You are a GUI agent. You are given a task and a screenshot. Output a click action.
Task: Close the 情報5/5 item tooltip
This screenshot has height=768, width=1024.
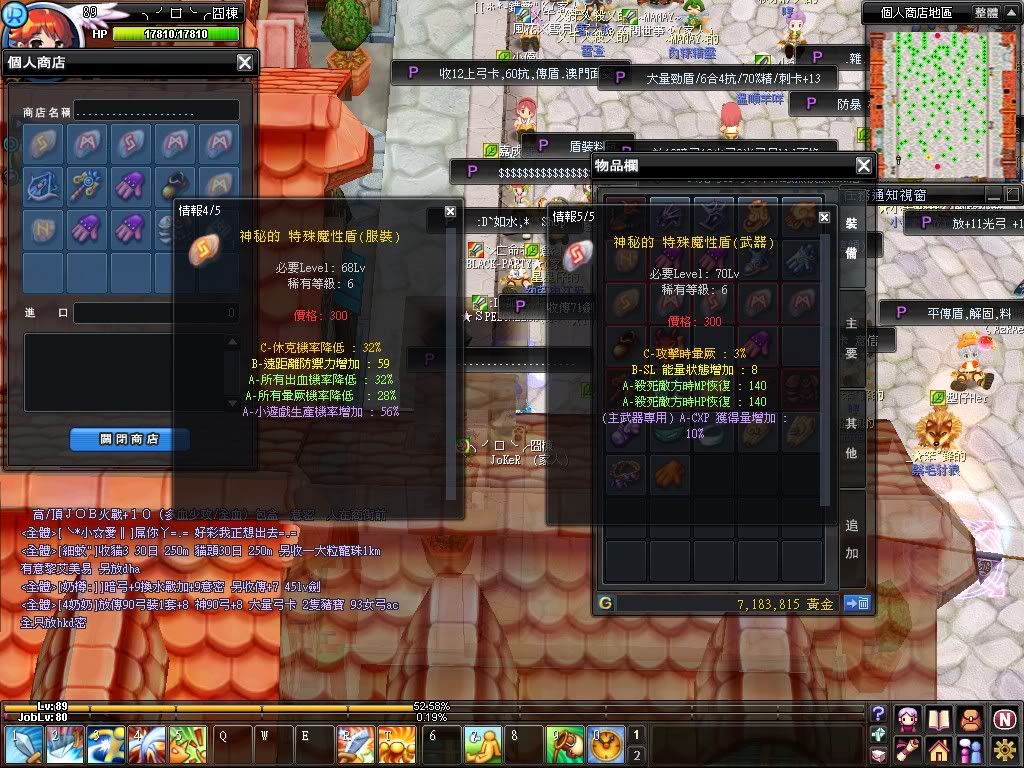point(824,216)
